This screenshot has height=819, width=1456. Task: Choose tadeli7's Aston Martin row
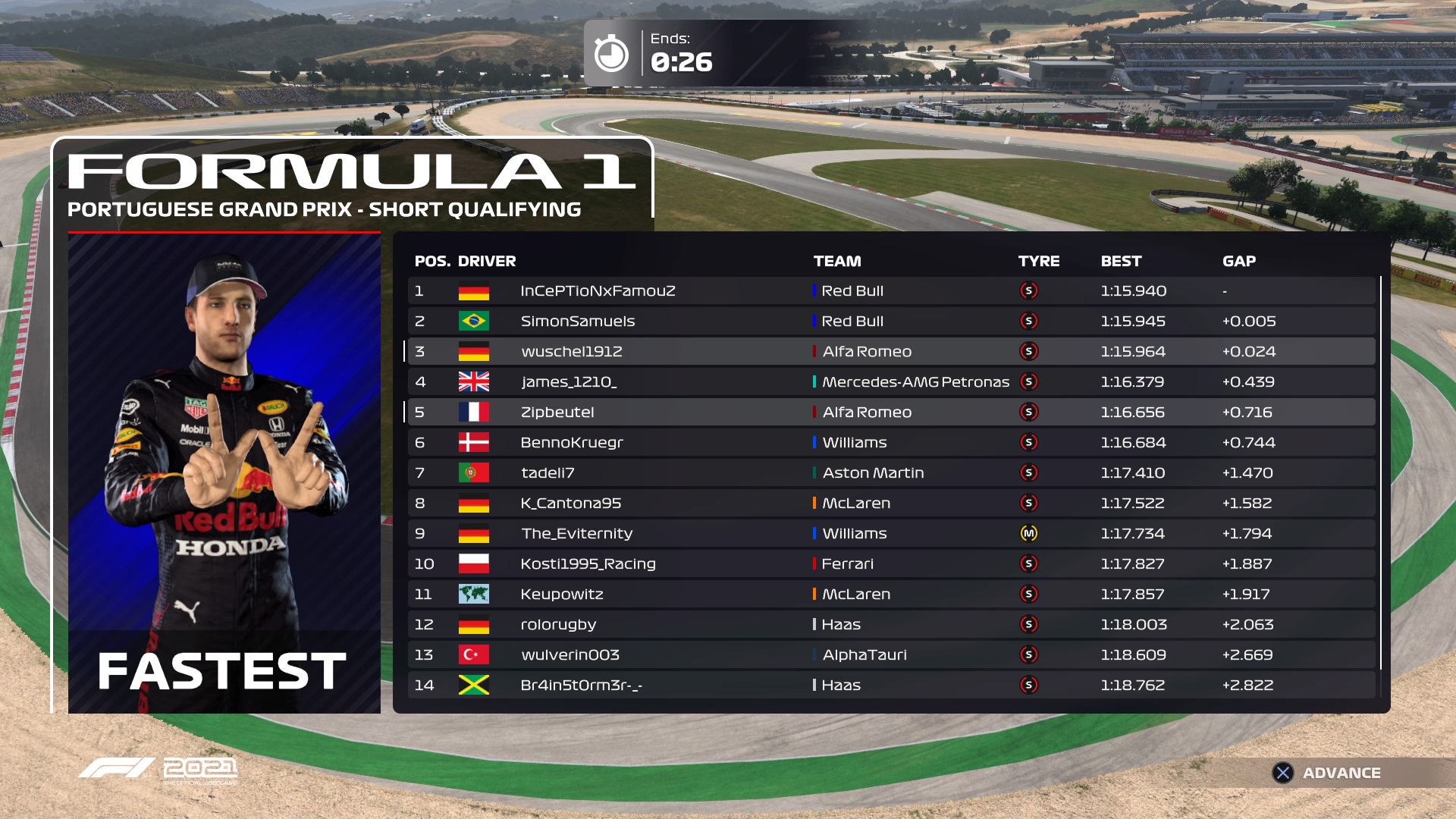coord(891,473)
